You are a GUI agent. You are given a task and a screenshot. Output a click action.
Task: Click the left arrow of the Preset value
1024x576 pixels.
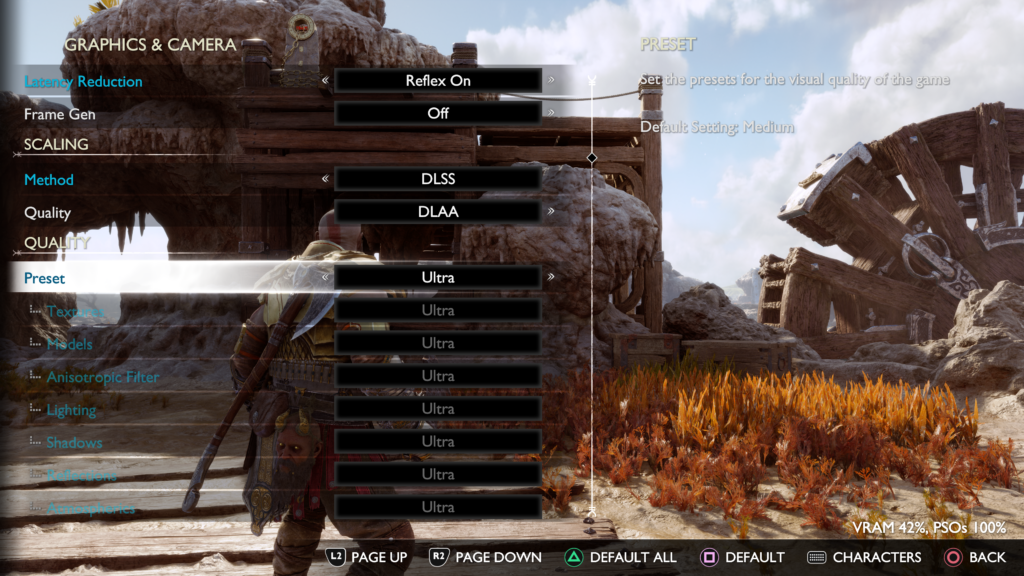pos(324,277)
